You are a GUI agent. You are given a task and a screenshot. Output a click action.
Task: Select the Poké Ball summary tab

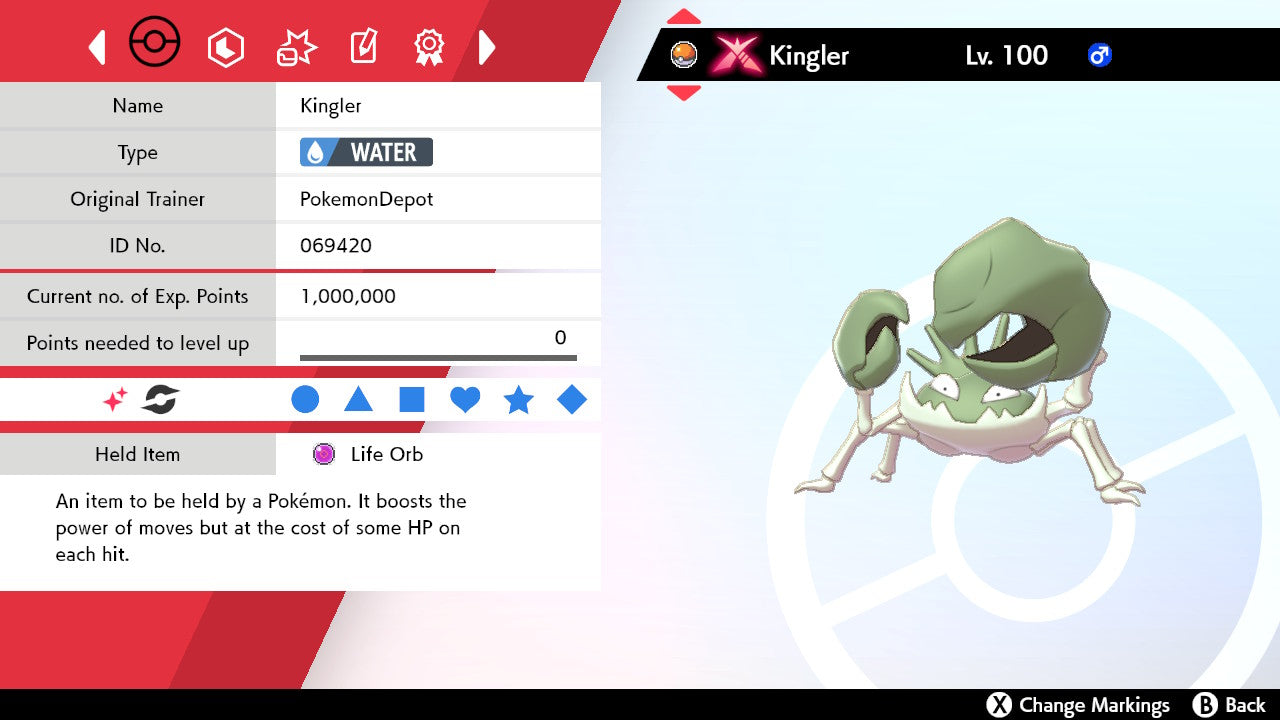[x=155, y=45]
